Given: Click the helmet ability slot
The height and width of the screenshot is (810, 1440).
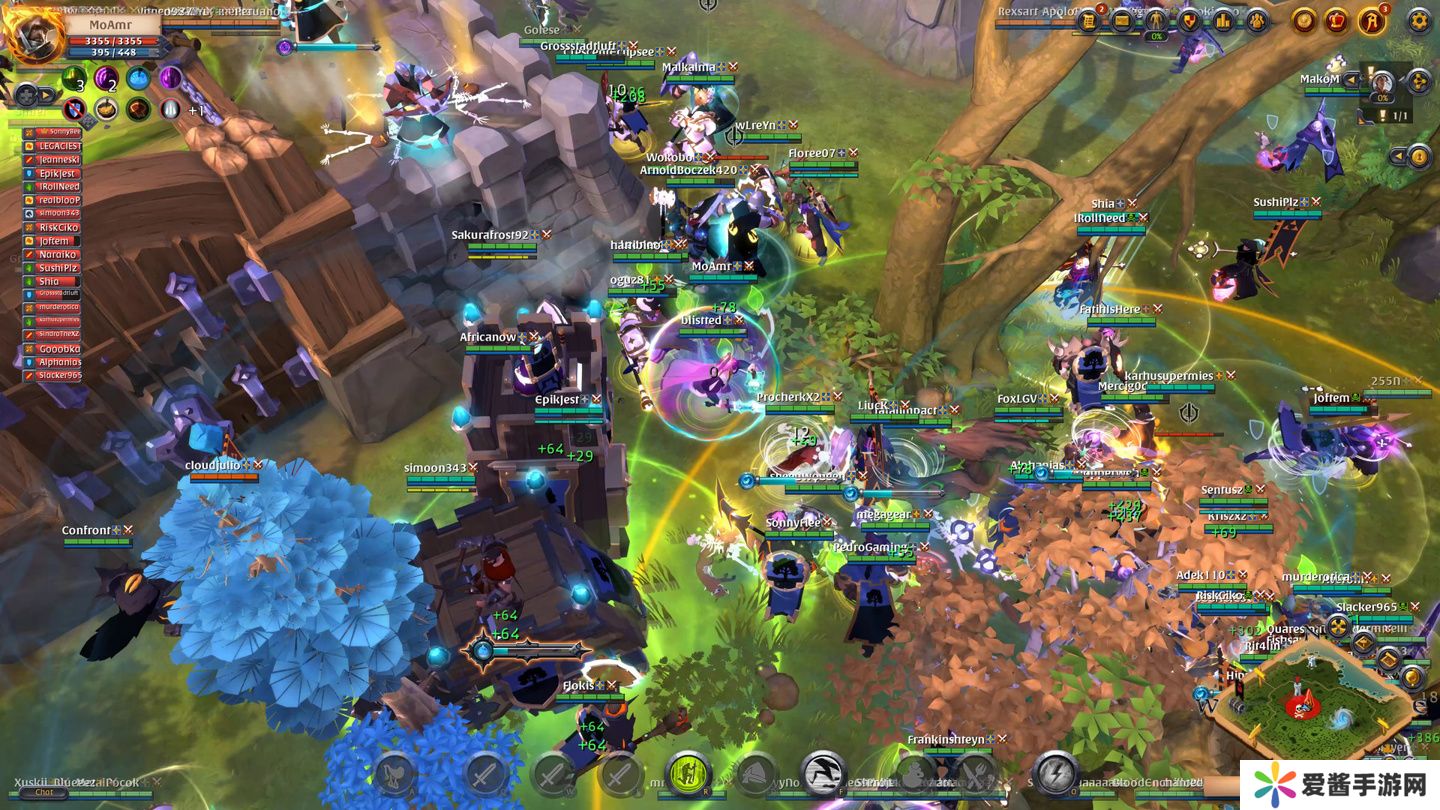Looking at the screenshot, I should [757, 773].
